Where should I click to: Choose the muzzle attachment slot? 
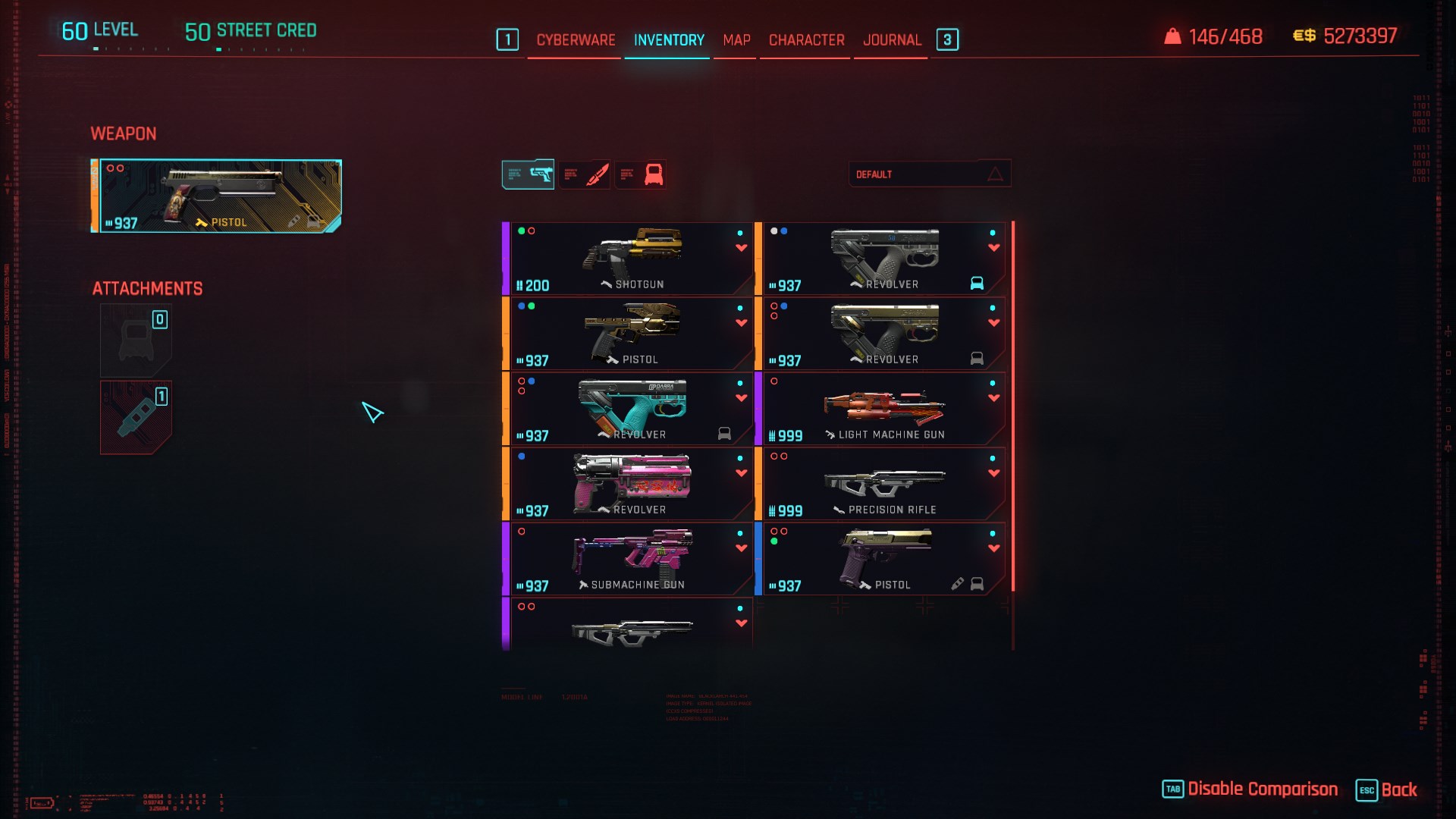[136, 418]
